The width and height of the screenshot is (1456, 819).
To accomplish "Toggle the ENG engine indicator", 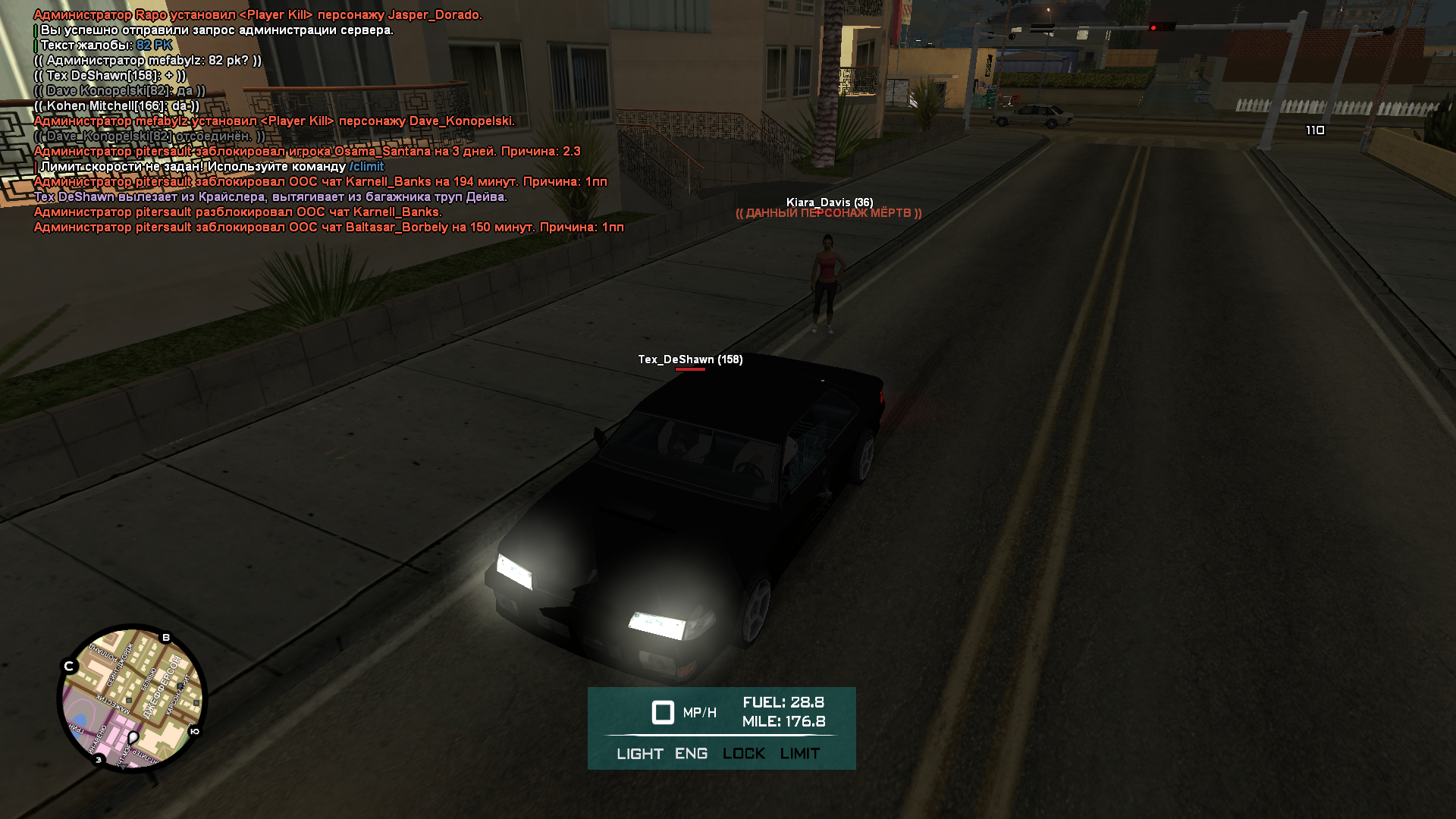I will 691,754.
